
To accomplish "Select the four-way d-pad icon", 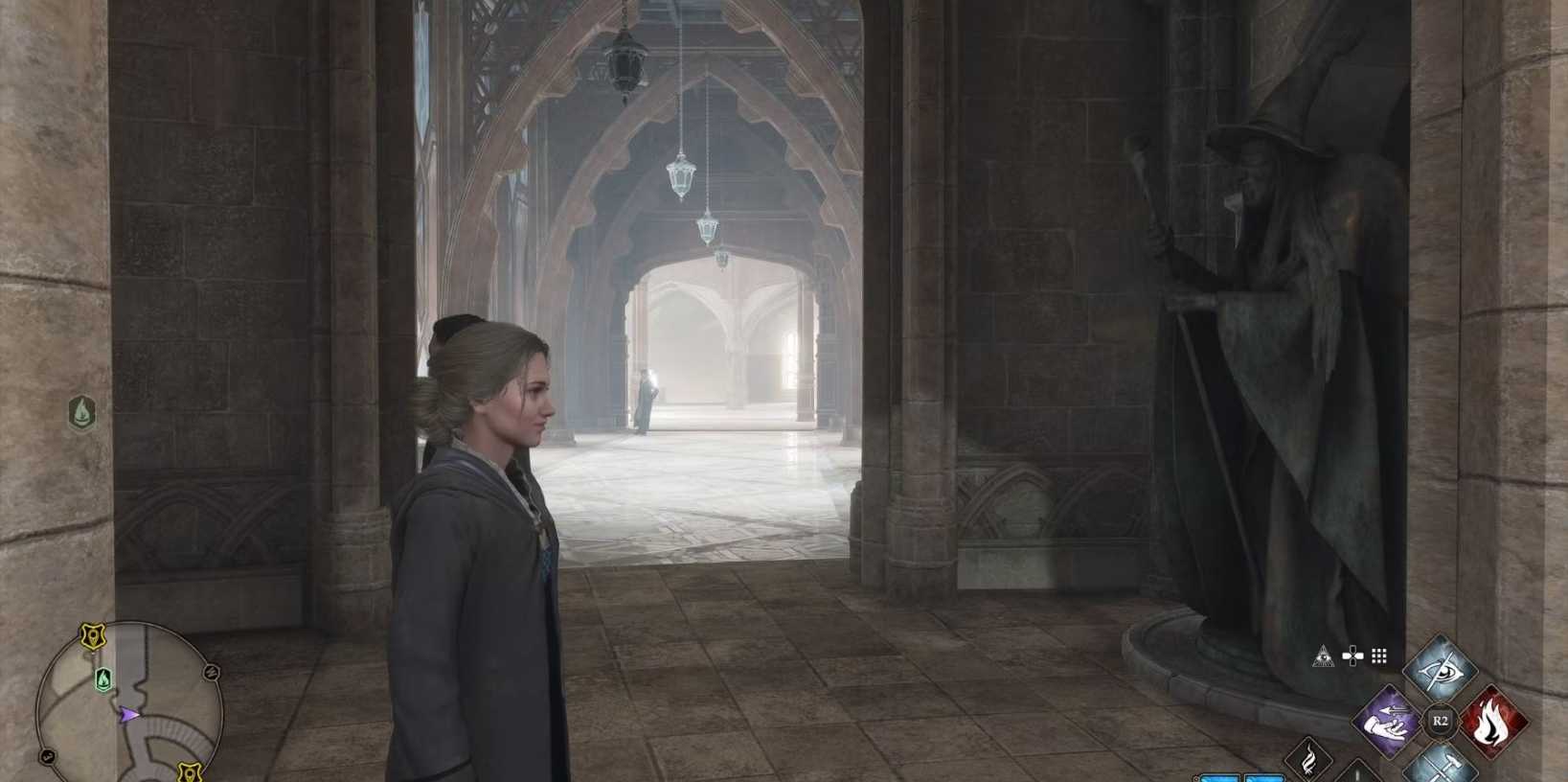I will click(1352, 656).
